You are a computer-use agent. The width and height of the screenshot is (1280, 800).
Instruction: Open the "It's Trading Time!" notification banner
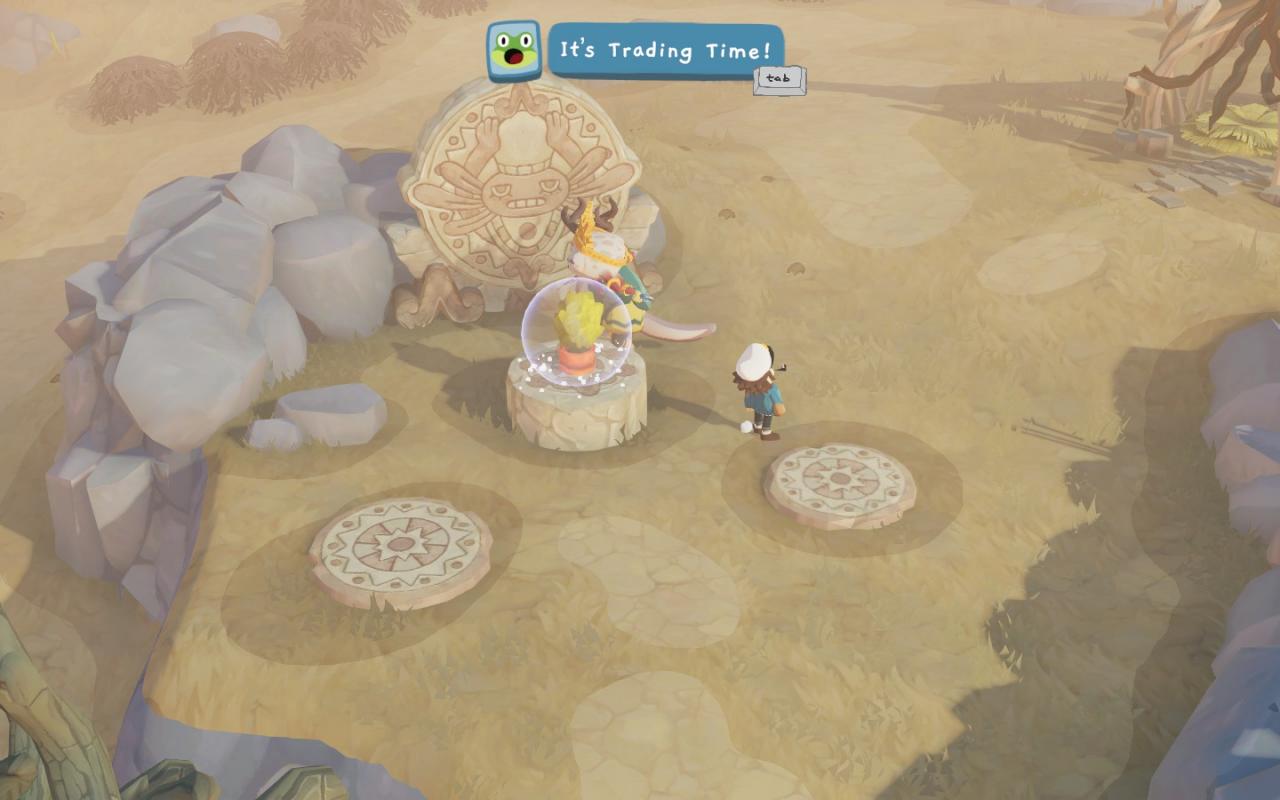[x=665, y=50]
